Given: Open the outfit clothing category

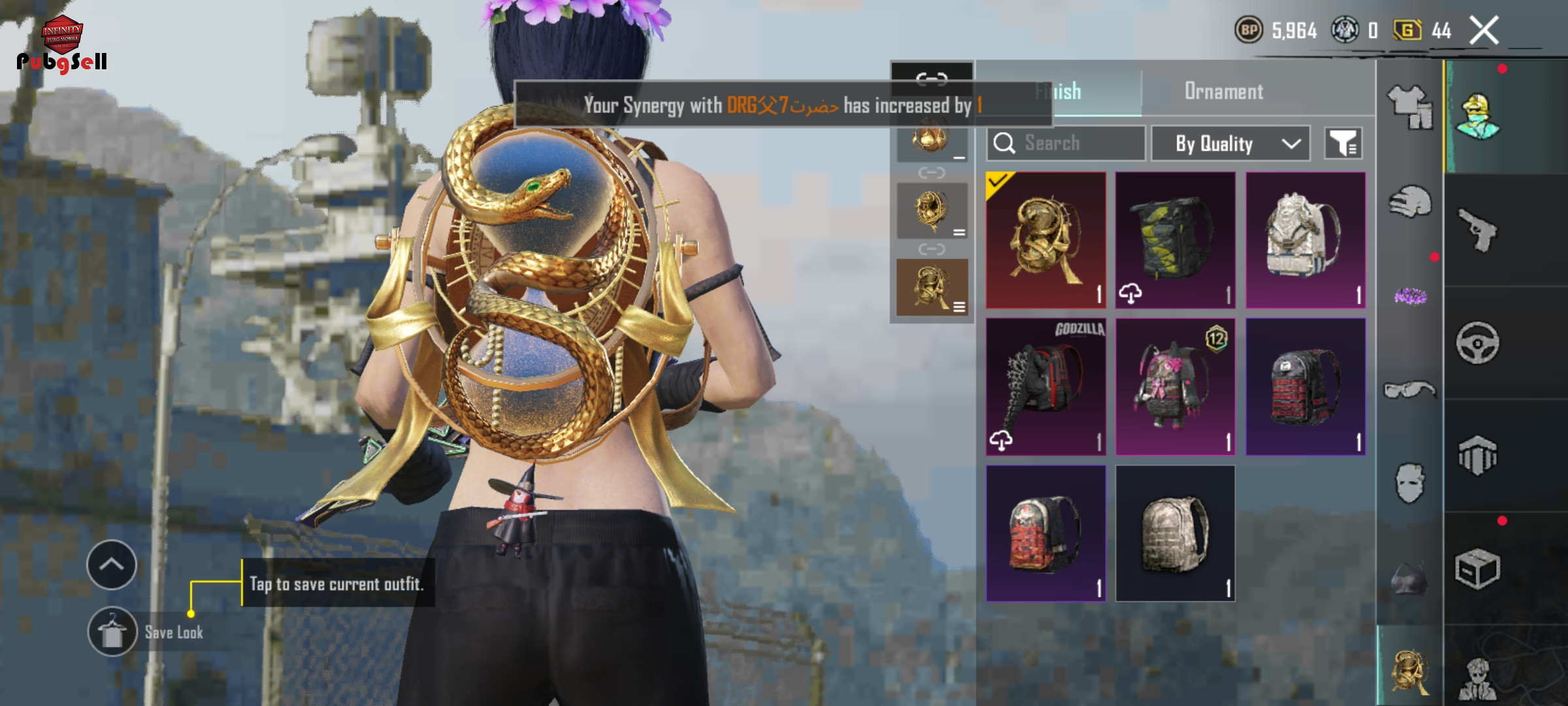Looking at the screenshot, I should click(x=1410, y=107).
